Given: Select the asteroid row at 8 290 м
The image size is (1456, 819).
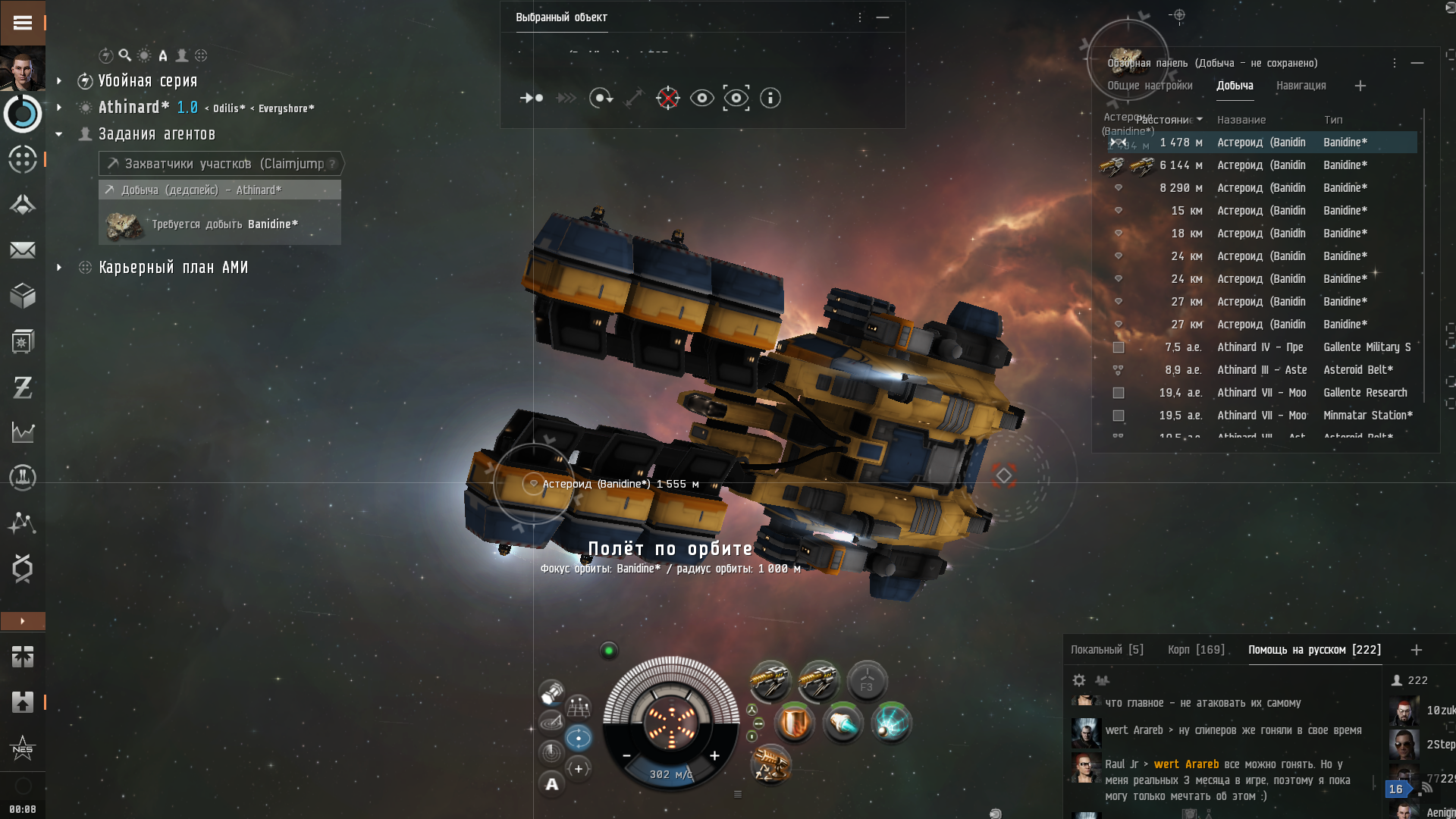Looking at the screenshot, I should point(1259,188).
